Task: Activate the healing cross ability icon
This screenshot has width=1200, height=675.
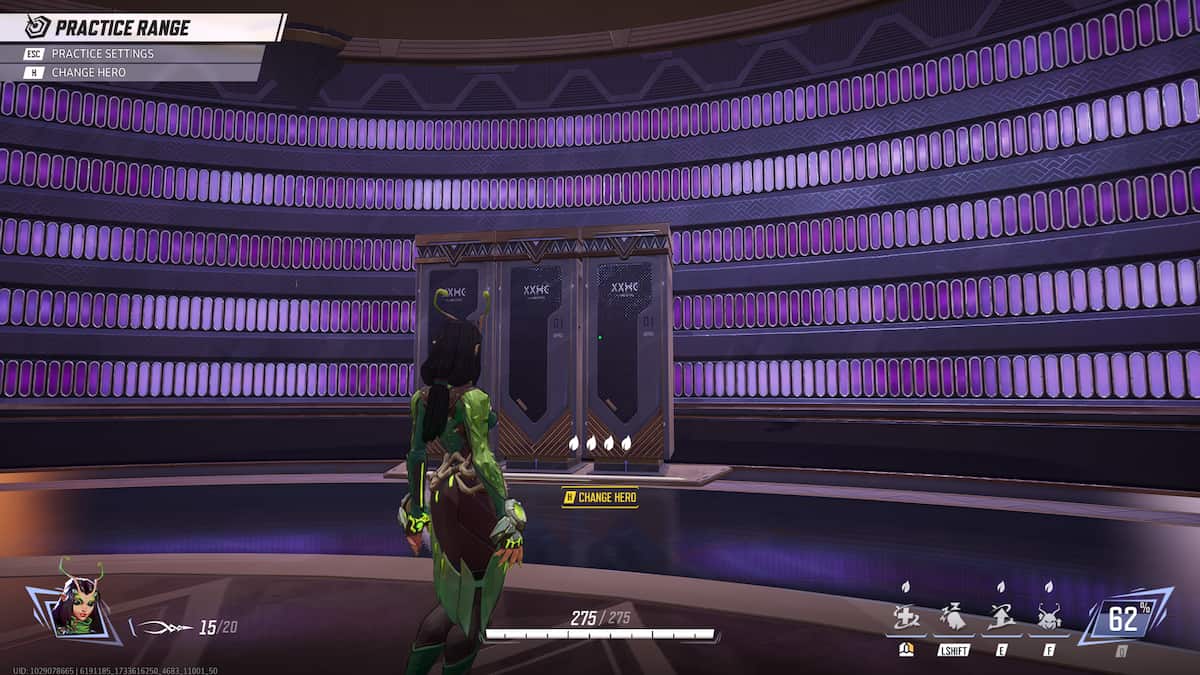Action: click(906, 618)
